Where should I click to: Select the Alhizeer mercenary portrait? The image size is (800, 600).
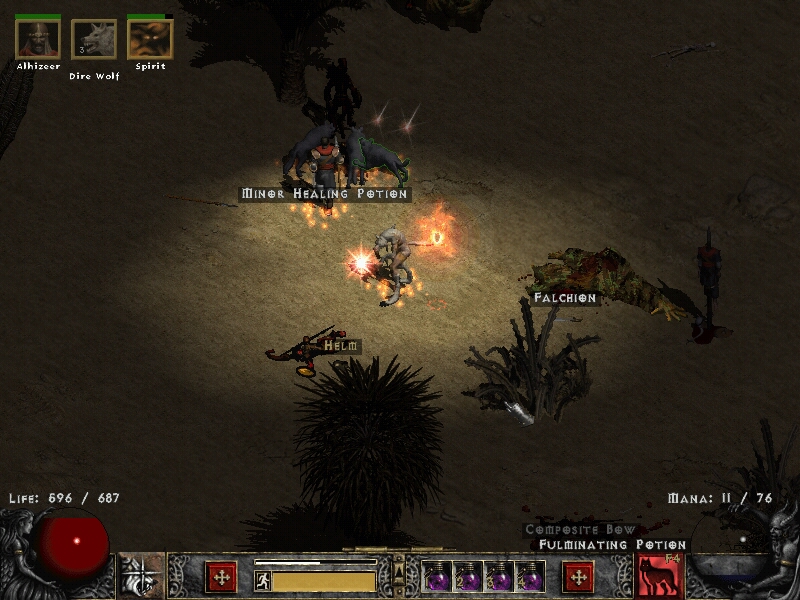37,40
